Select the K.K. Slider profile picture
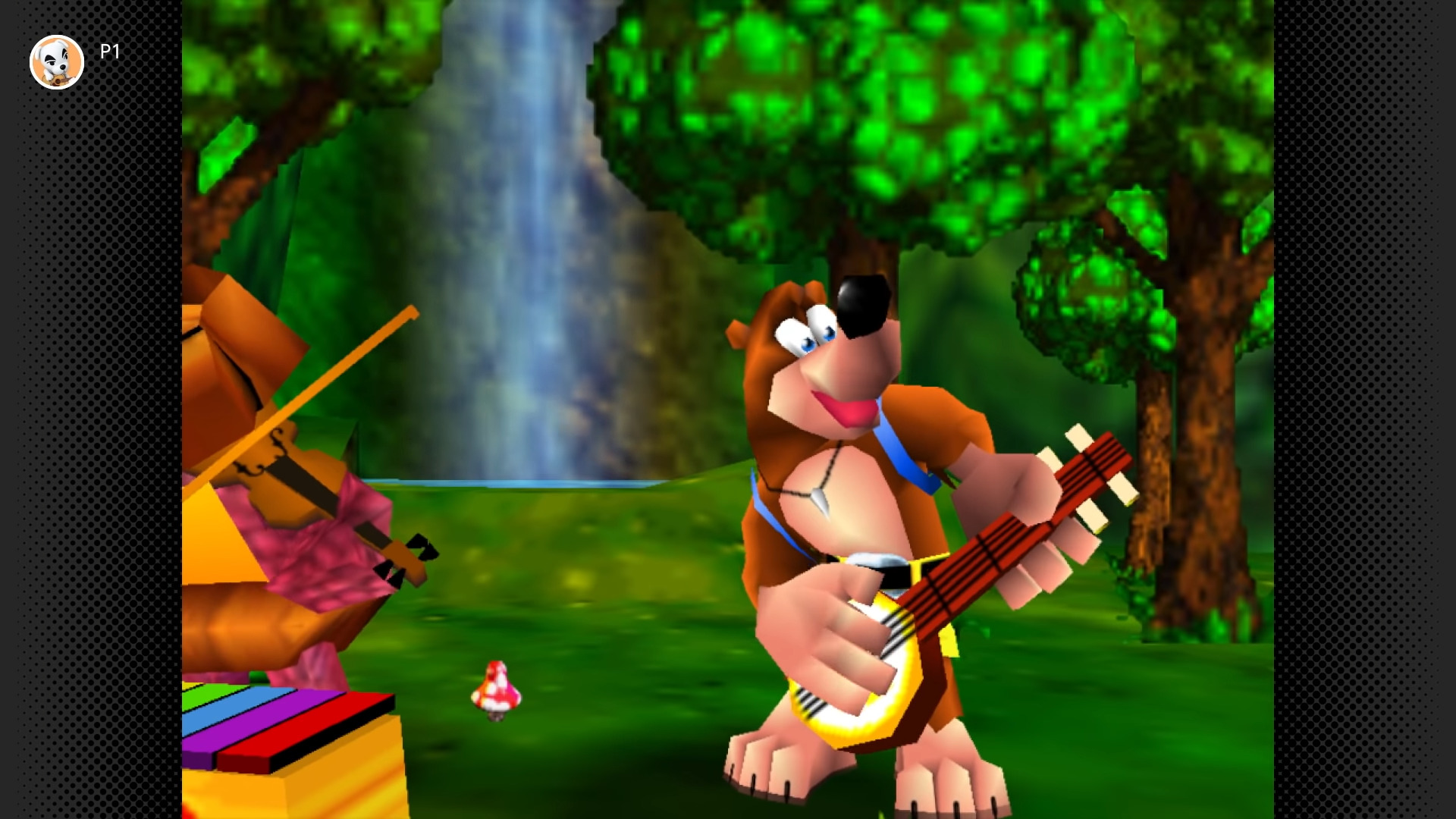Image resolution: width=1456 pixels, height=819 pixels. point(57,61)
